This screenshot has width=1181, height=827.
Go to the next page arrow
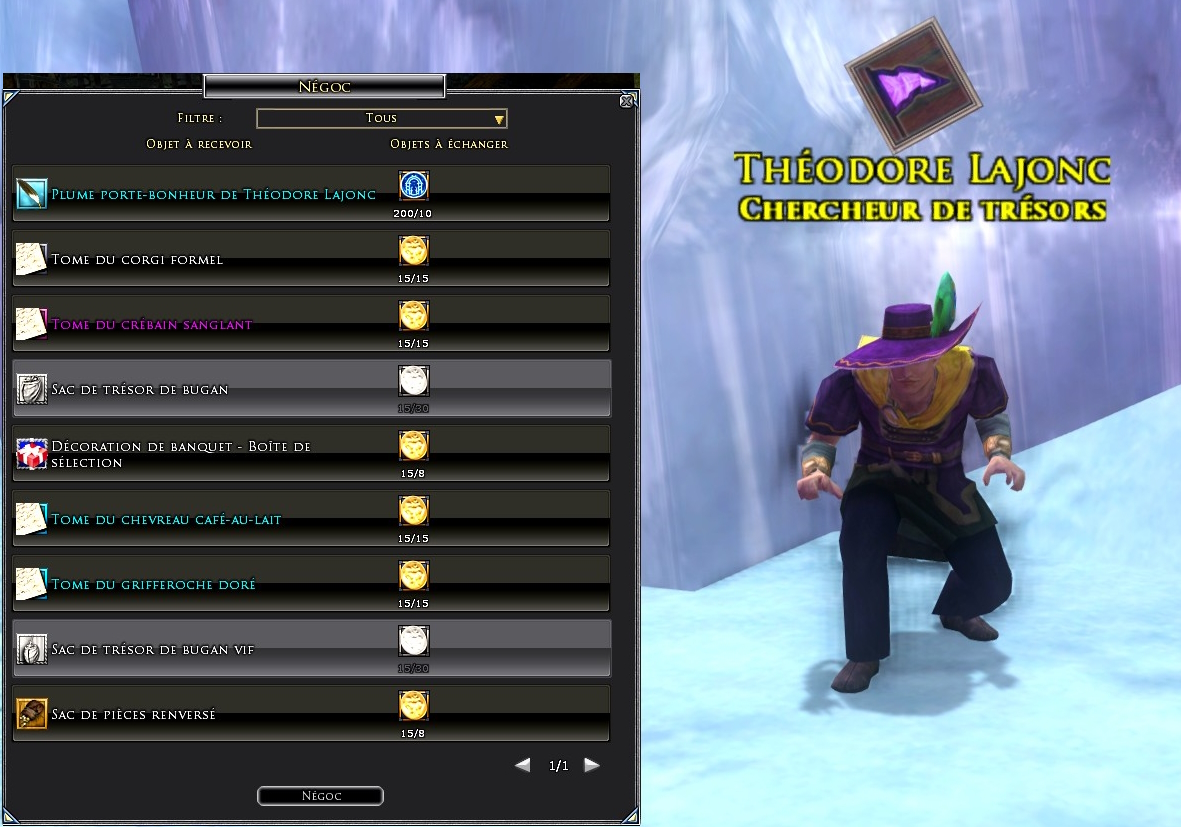click(592, 765)
